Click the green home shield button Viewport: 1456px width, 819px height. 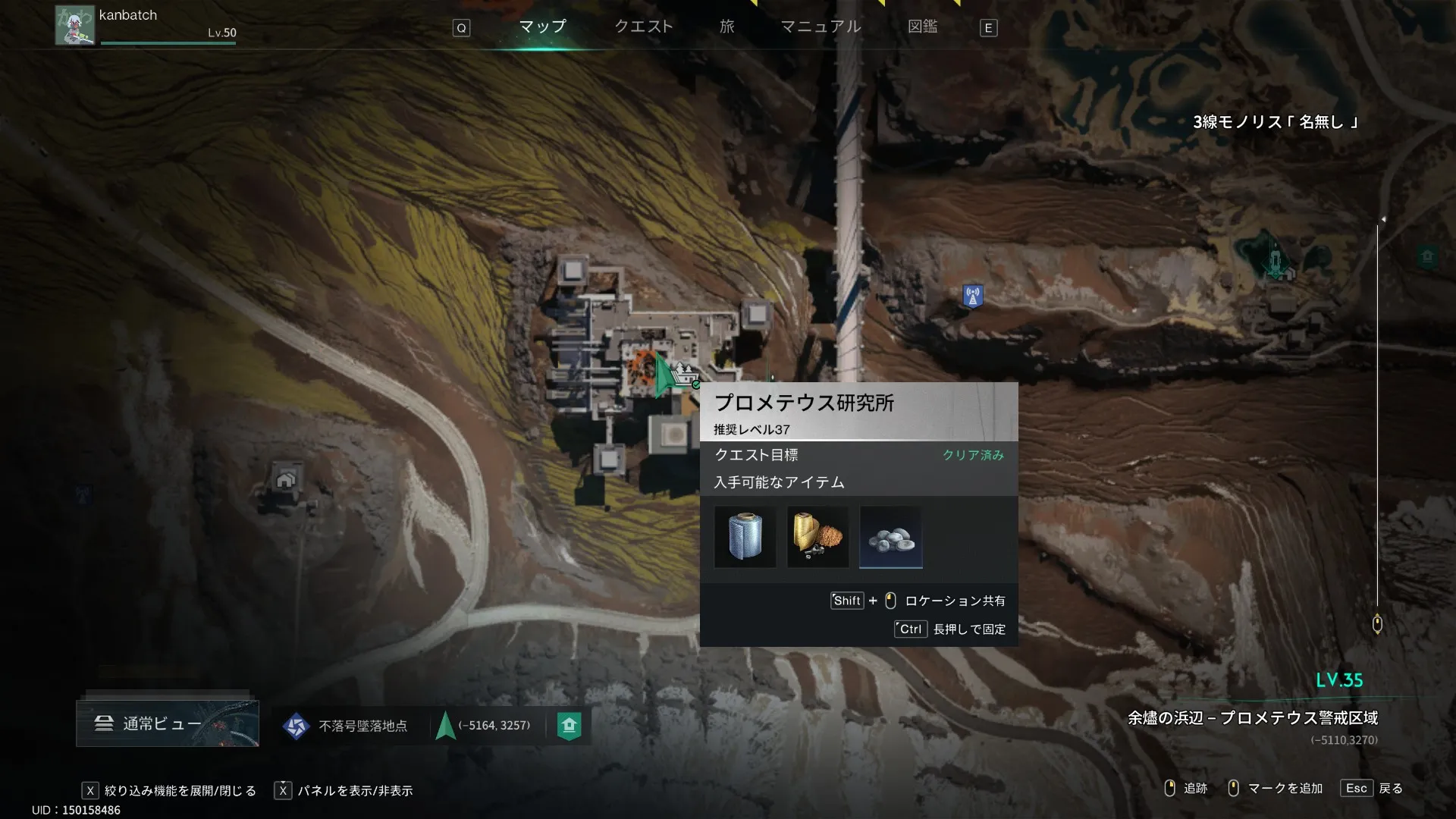click(x=569, y=726)
